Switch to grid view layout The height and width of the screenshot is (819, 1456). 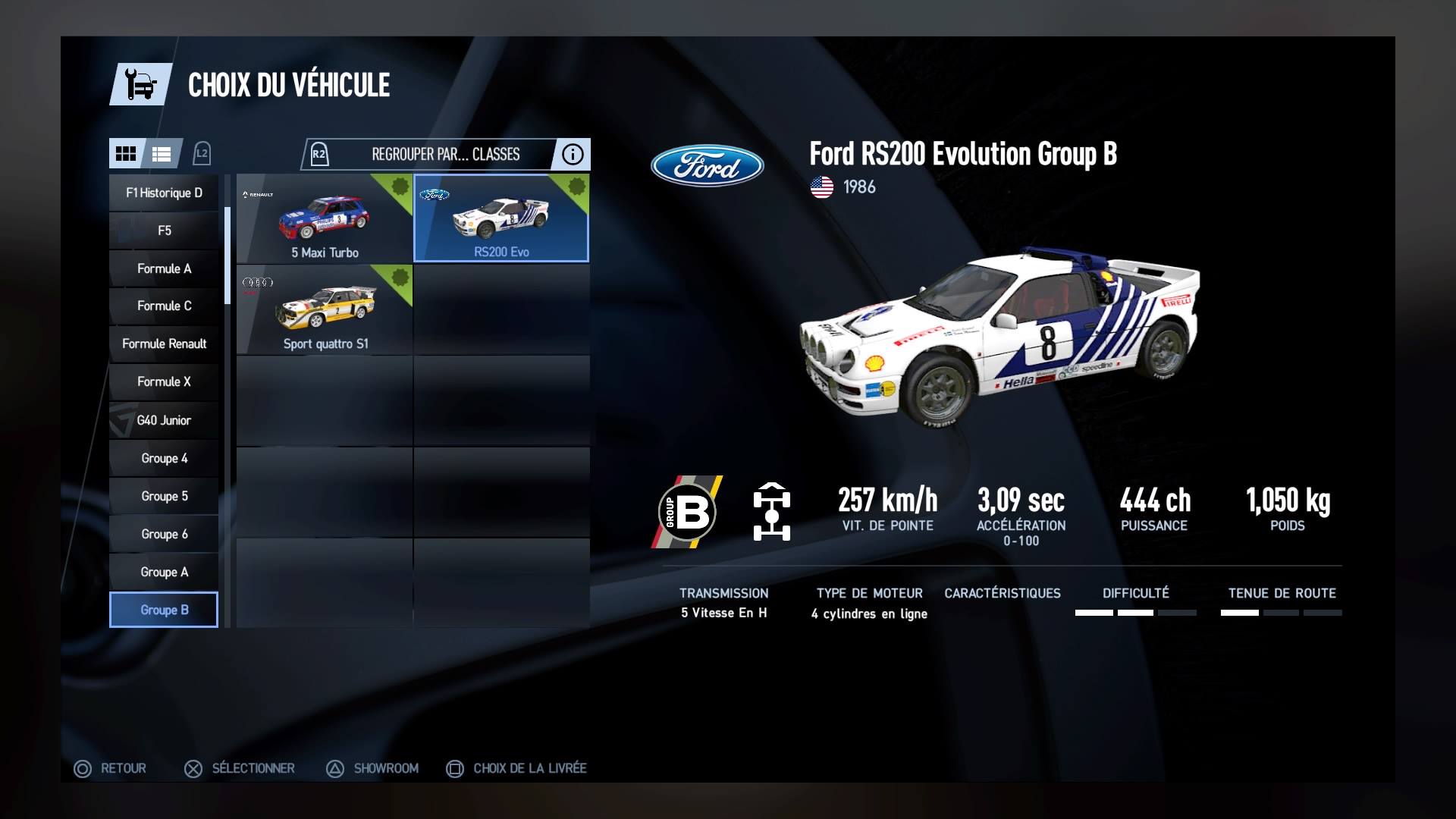(126, 154)
